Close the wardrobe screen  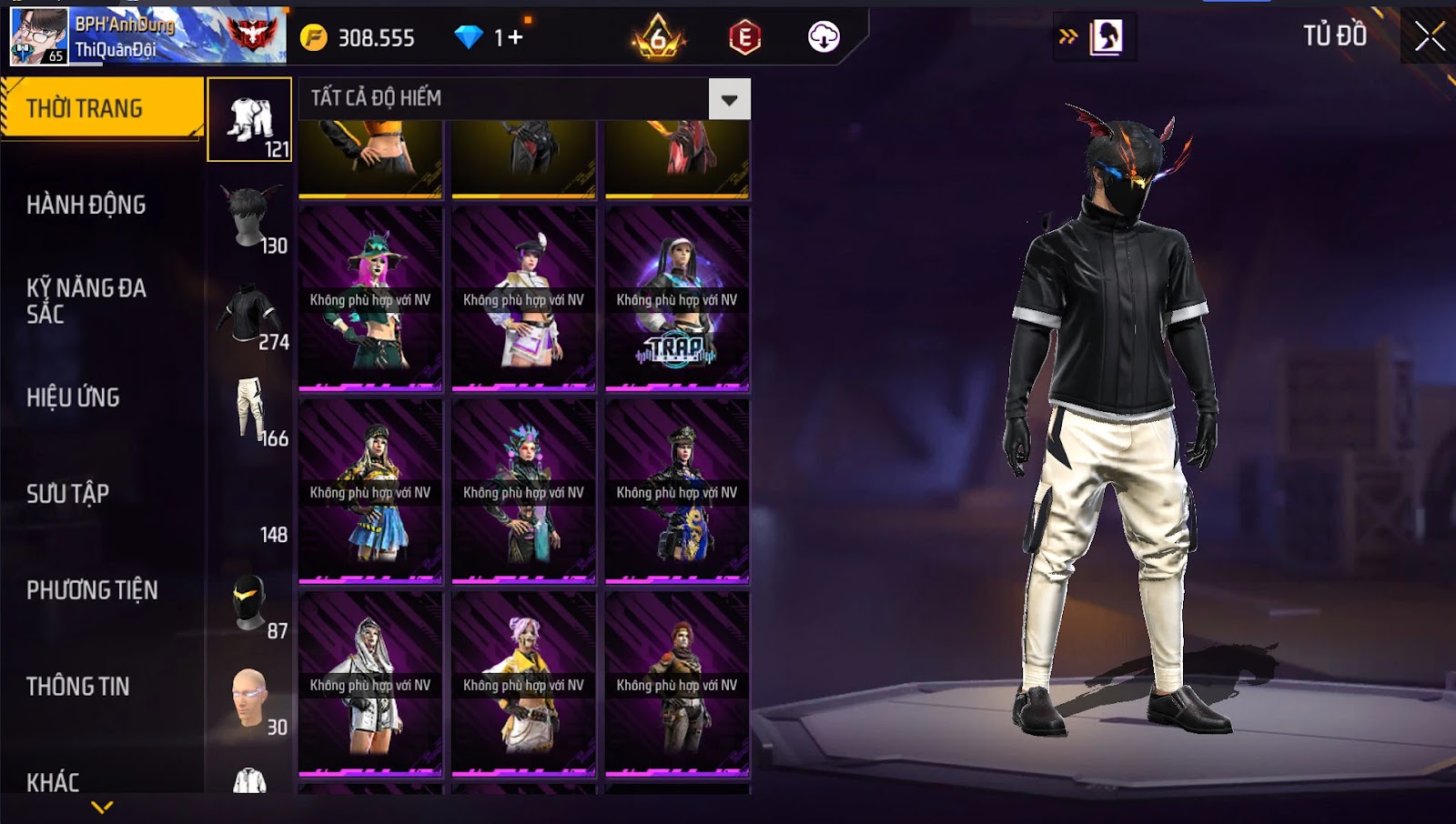(1430, 36)
